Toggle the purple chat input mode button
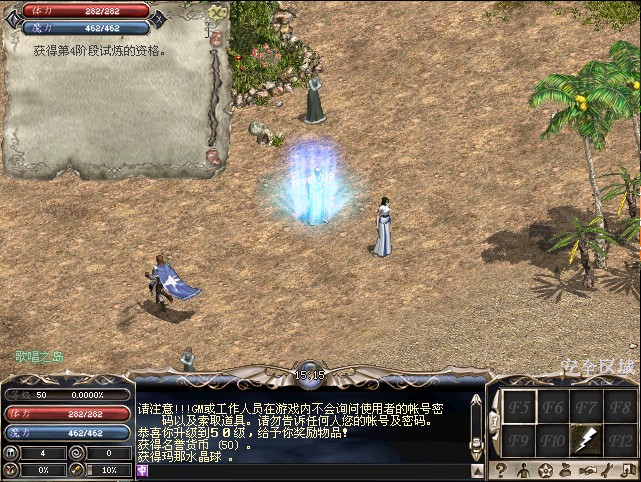Viewport: 641px width, 482px height. pyautogui.click(x=142, y=470)
